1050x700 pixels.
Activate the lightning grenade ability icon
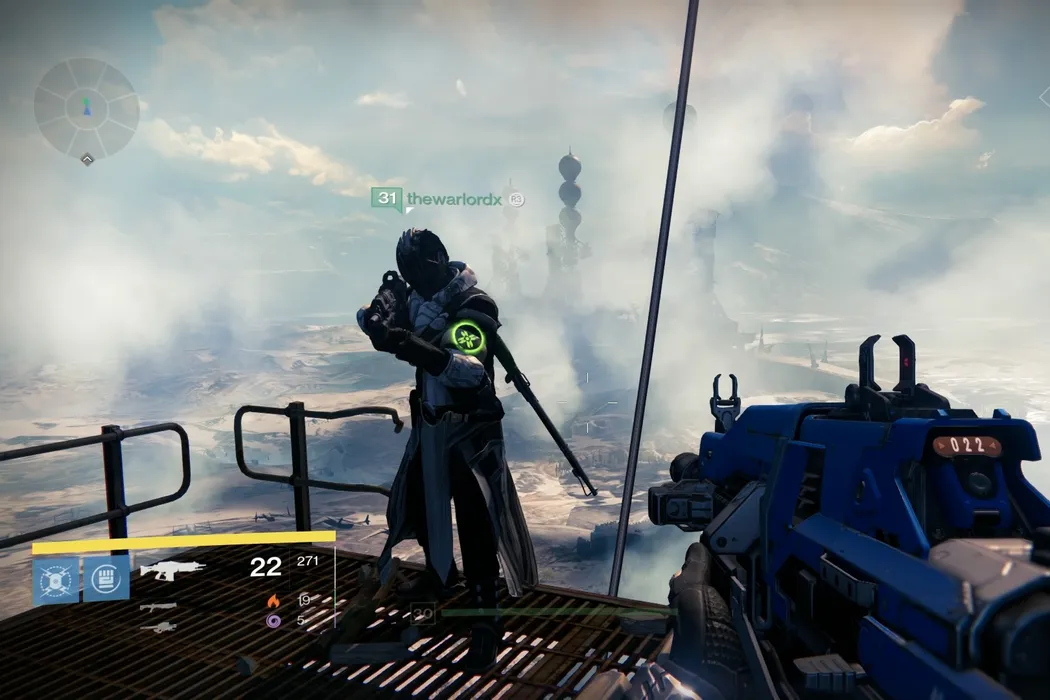[55, 579]
